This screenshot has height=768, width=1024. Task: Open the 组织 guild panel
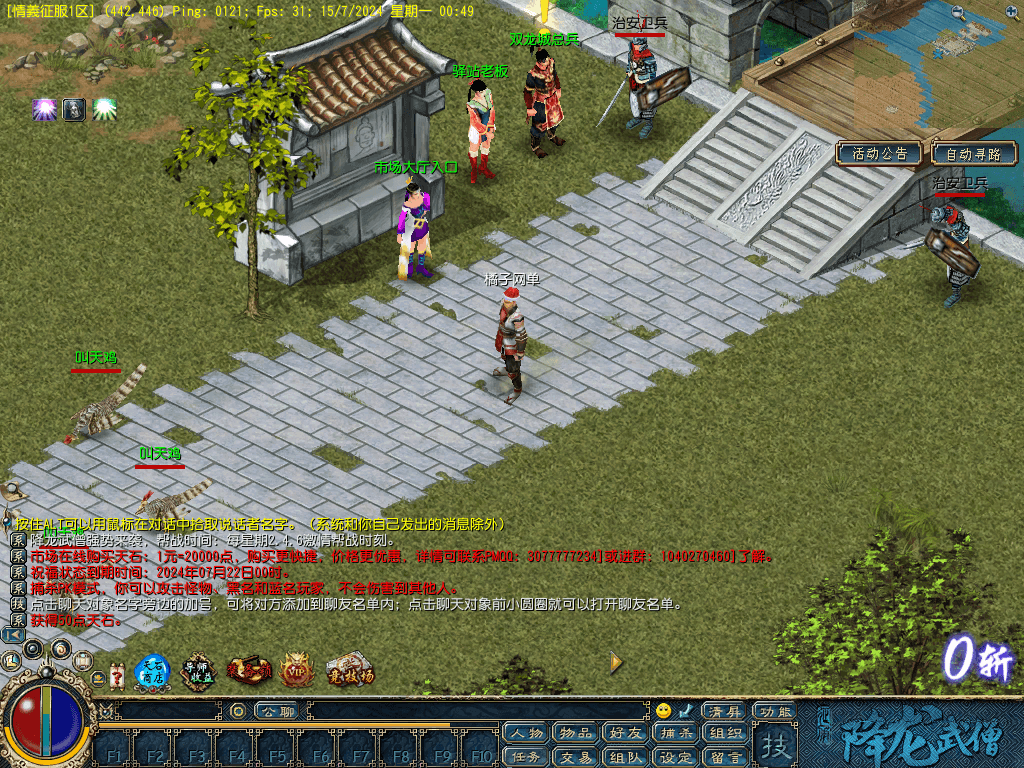pyautogui.click(x=725, y=734)
